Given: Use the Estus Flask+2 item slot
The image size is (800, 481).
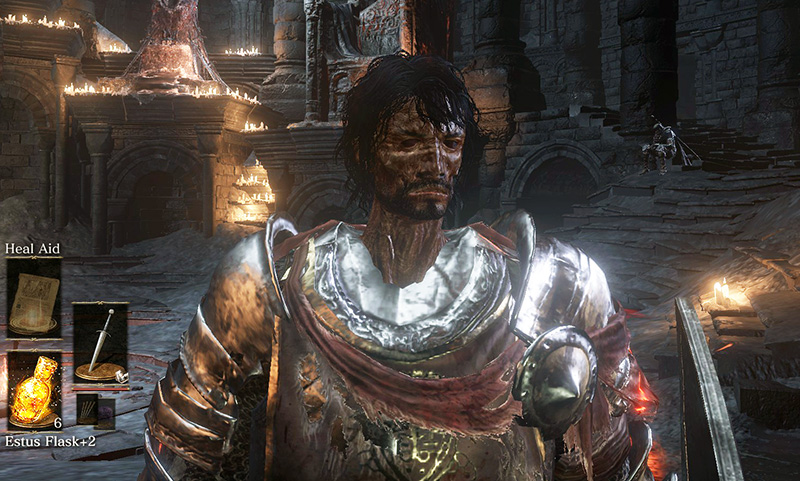Looking at the screenshot, I should coord(34,390).
